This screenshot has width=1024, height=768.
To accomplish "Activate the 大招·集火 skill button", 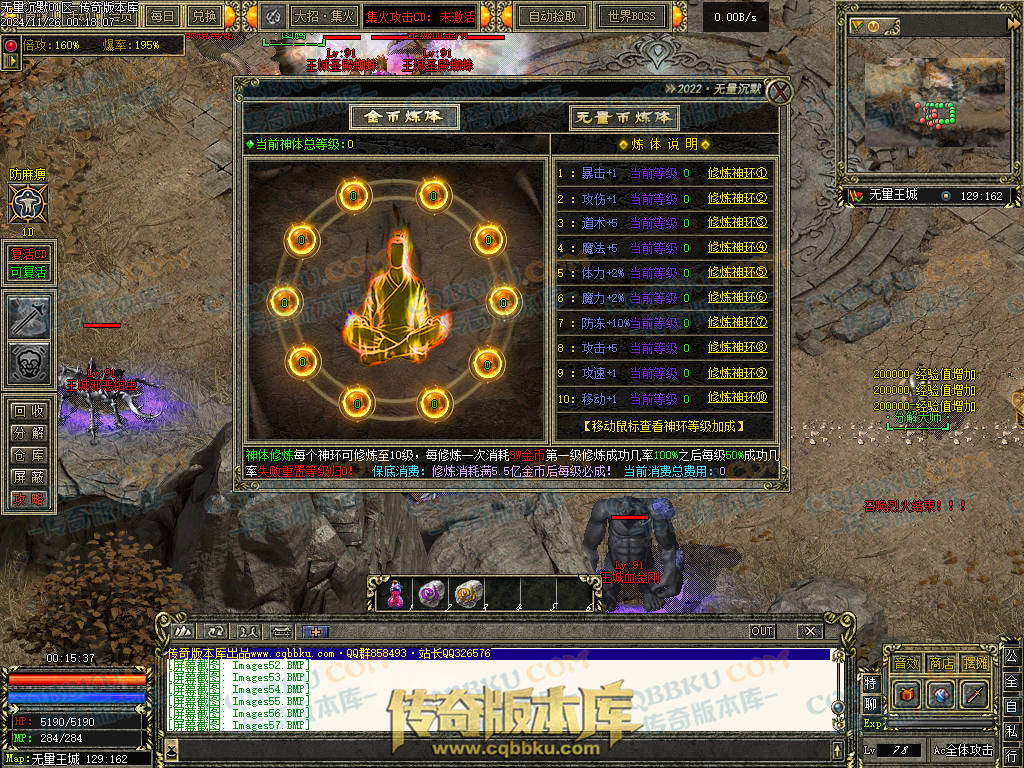I will [x=324, y=16].
